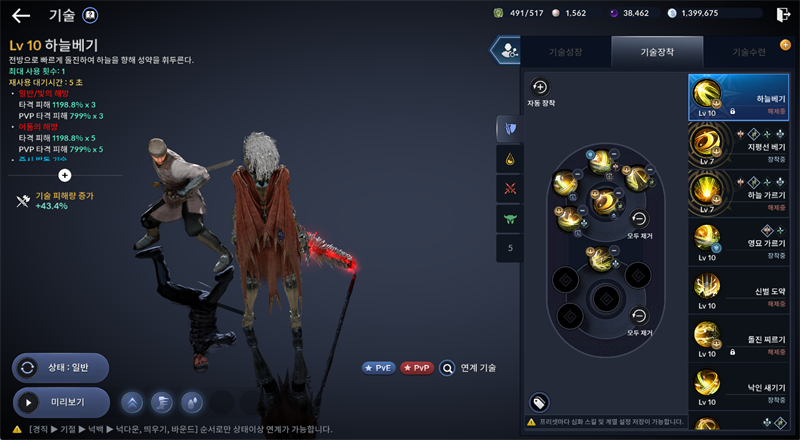Go back using the arrow beside 기술

[x=21, y=16]
